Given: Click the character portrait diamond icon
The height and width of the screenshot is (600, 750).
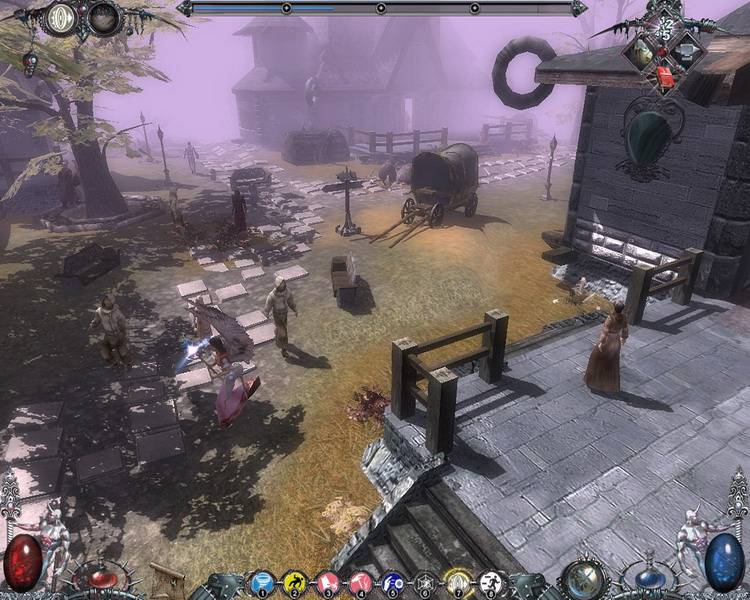Looking at the screenshot, I should pyautogui.click(x=640, y=52).
